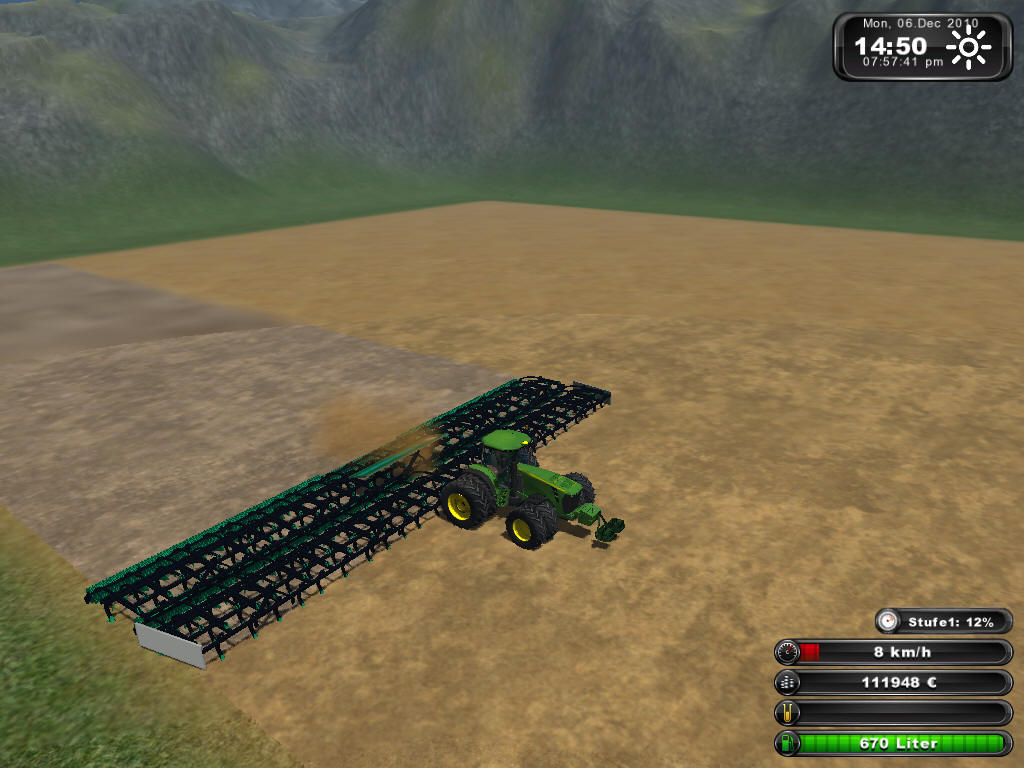The width and height of the screenshot is (1024, 768).
Task: Select the Stufe1 gauge icon
Action: click(x=888, y=622)
